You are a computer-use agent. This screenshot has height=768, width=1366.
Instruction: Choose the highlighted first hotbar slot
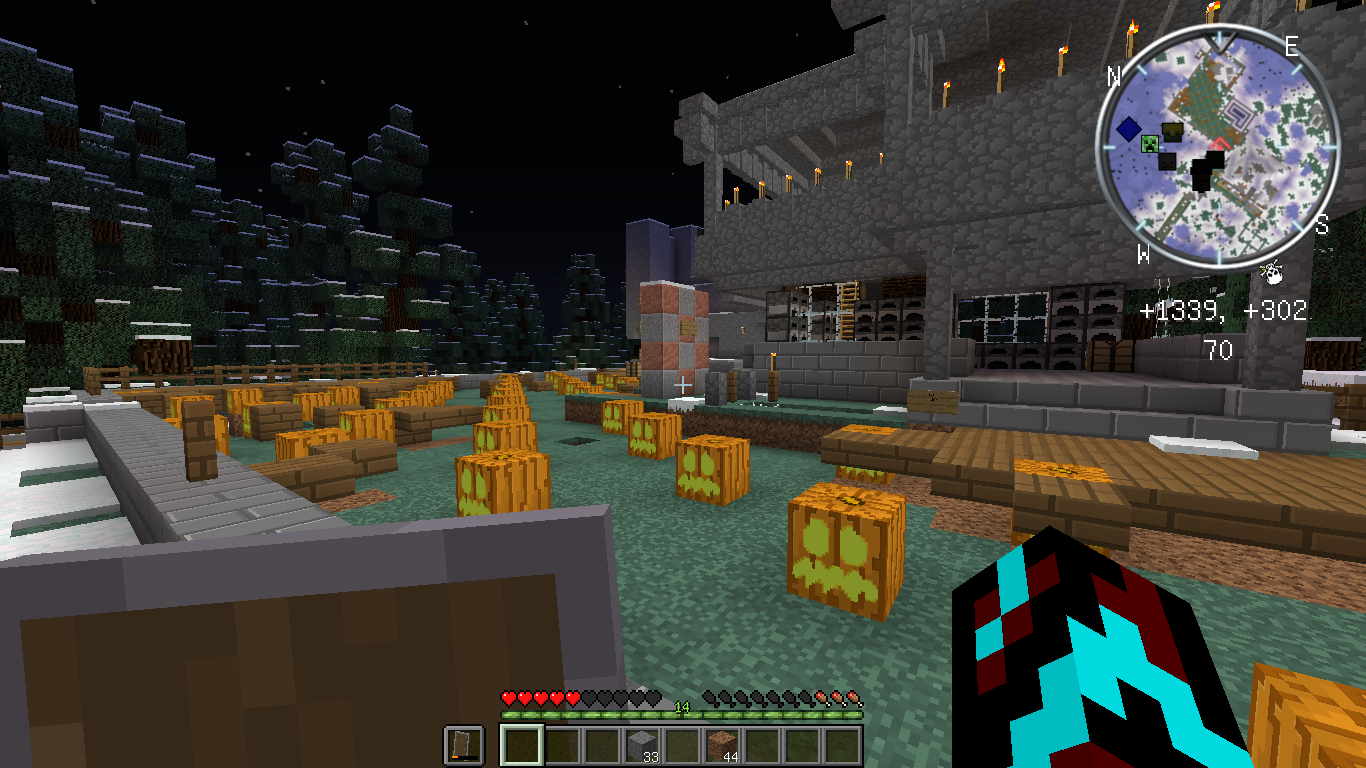click(x=521, y=746)
